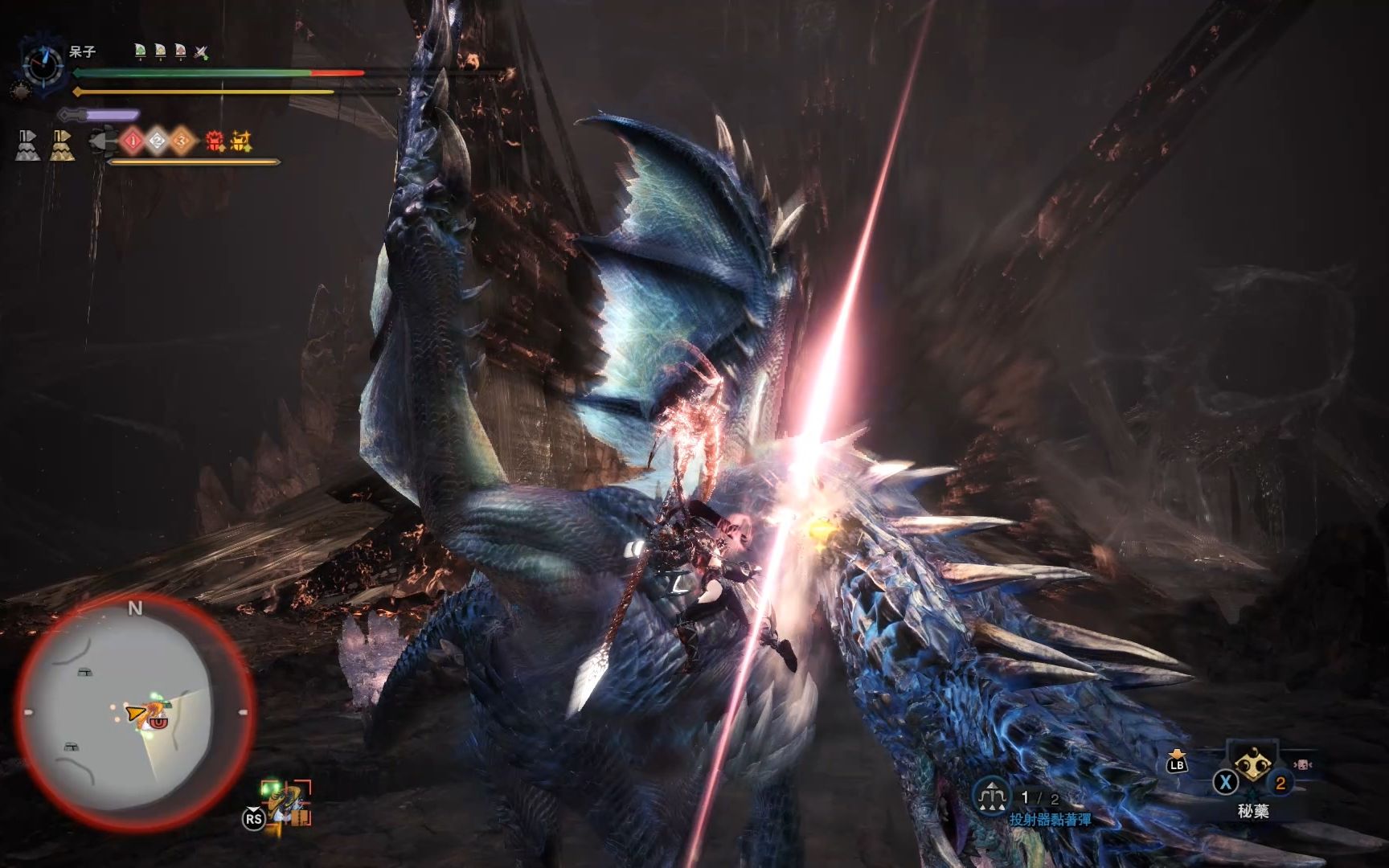Viewport: 1389px width, 868px height.
Task: Click the red kinsect extract buff icon
Action: tap(215, 142)
